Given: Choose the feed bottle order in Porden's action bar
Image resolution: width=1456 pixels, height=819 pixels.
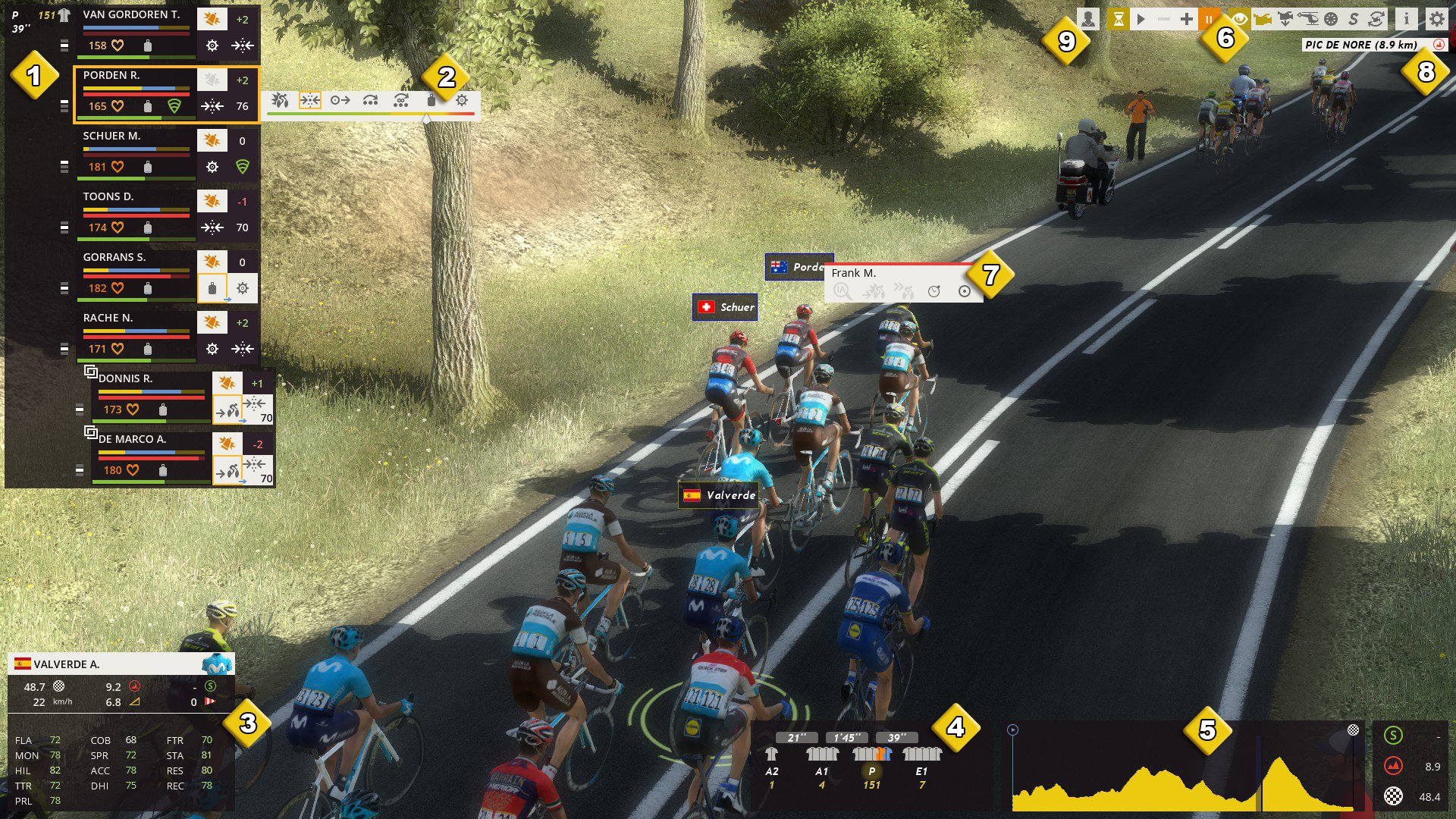Looking at the screenshot, I should pos(431,100).
